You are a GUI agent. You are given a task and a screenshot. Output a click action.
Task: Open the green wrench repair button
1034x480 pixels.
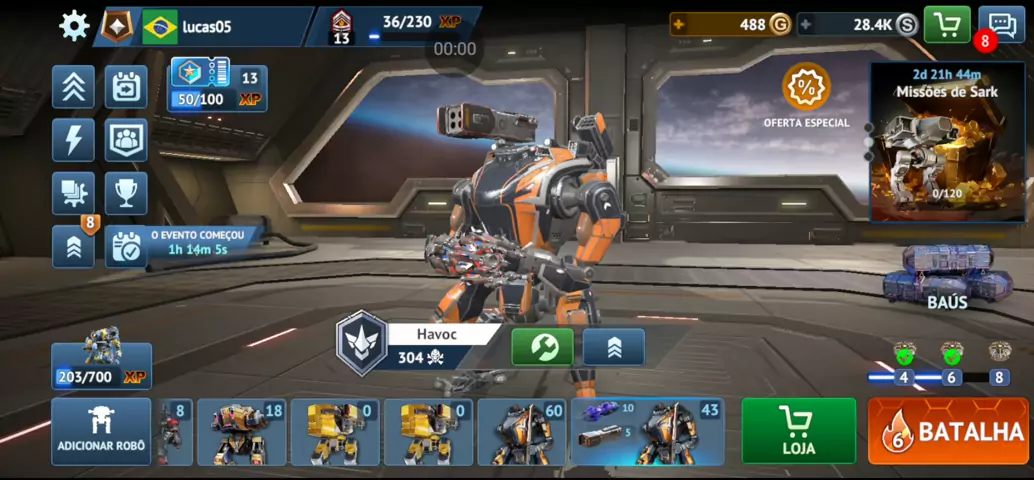click(542, 347)
